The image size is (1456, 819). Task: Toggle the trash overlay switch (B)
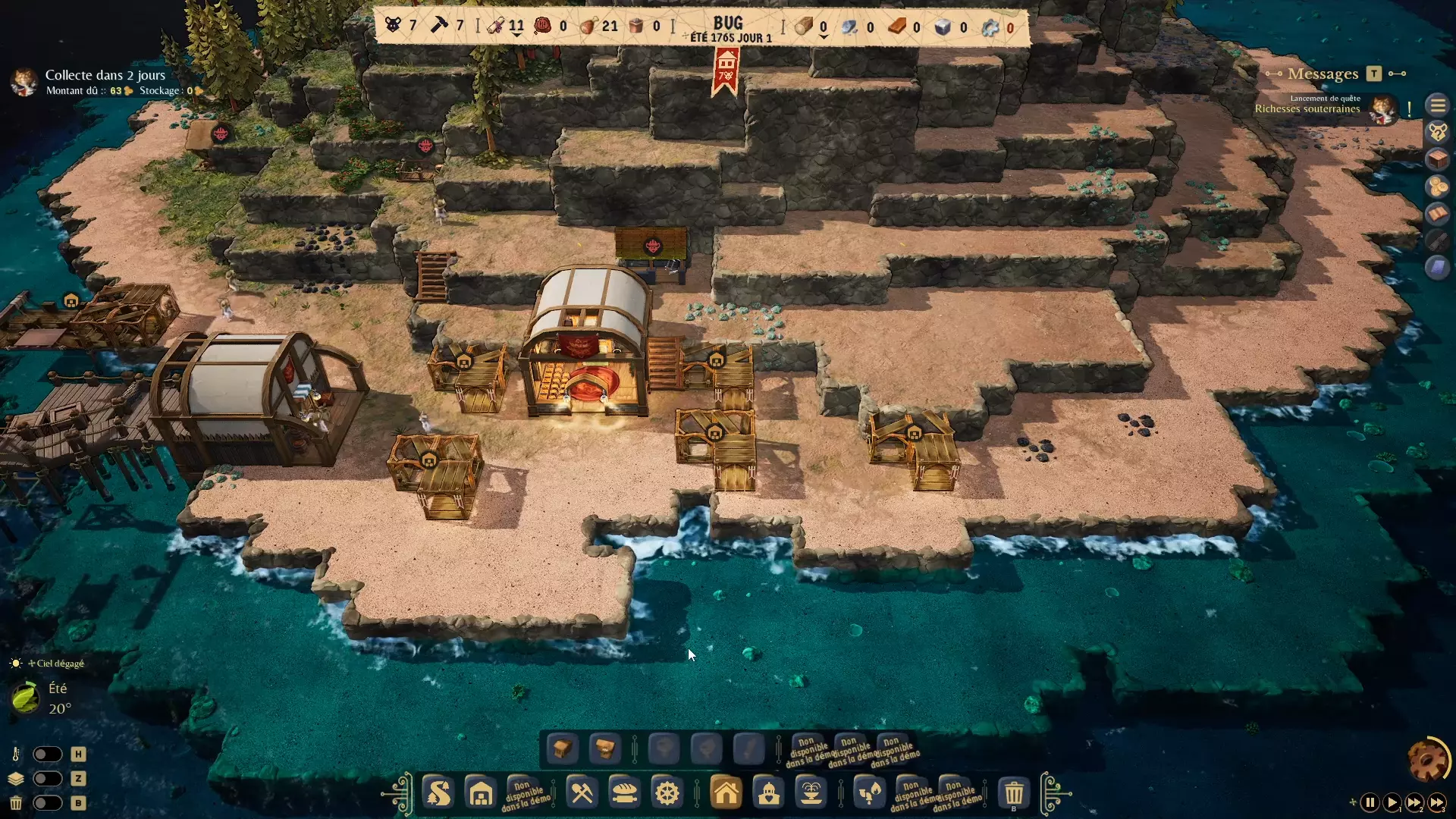tap(49, 803)
